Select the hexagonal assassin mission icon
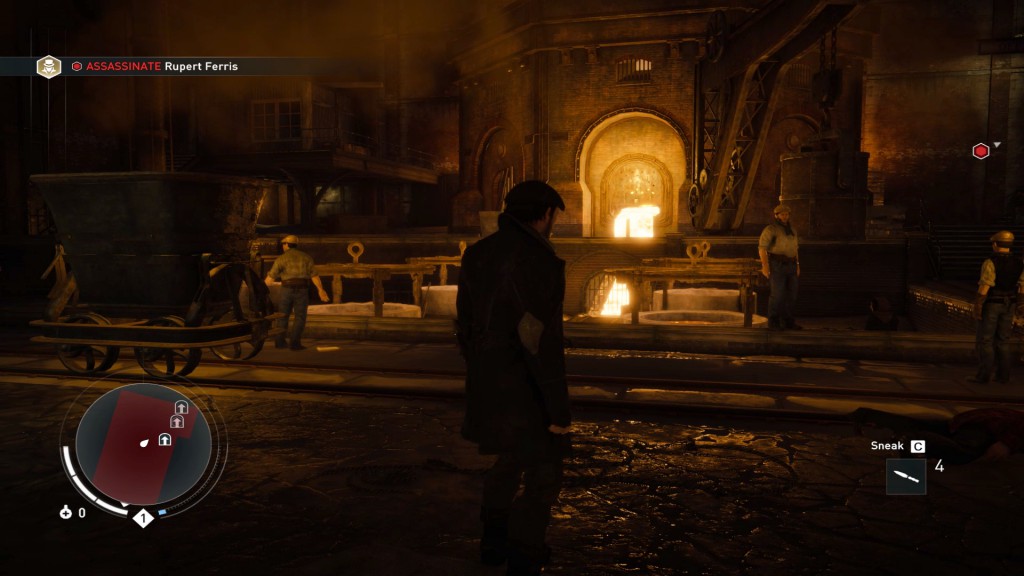1024x576 pixels. pos(48,67)
